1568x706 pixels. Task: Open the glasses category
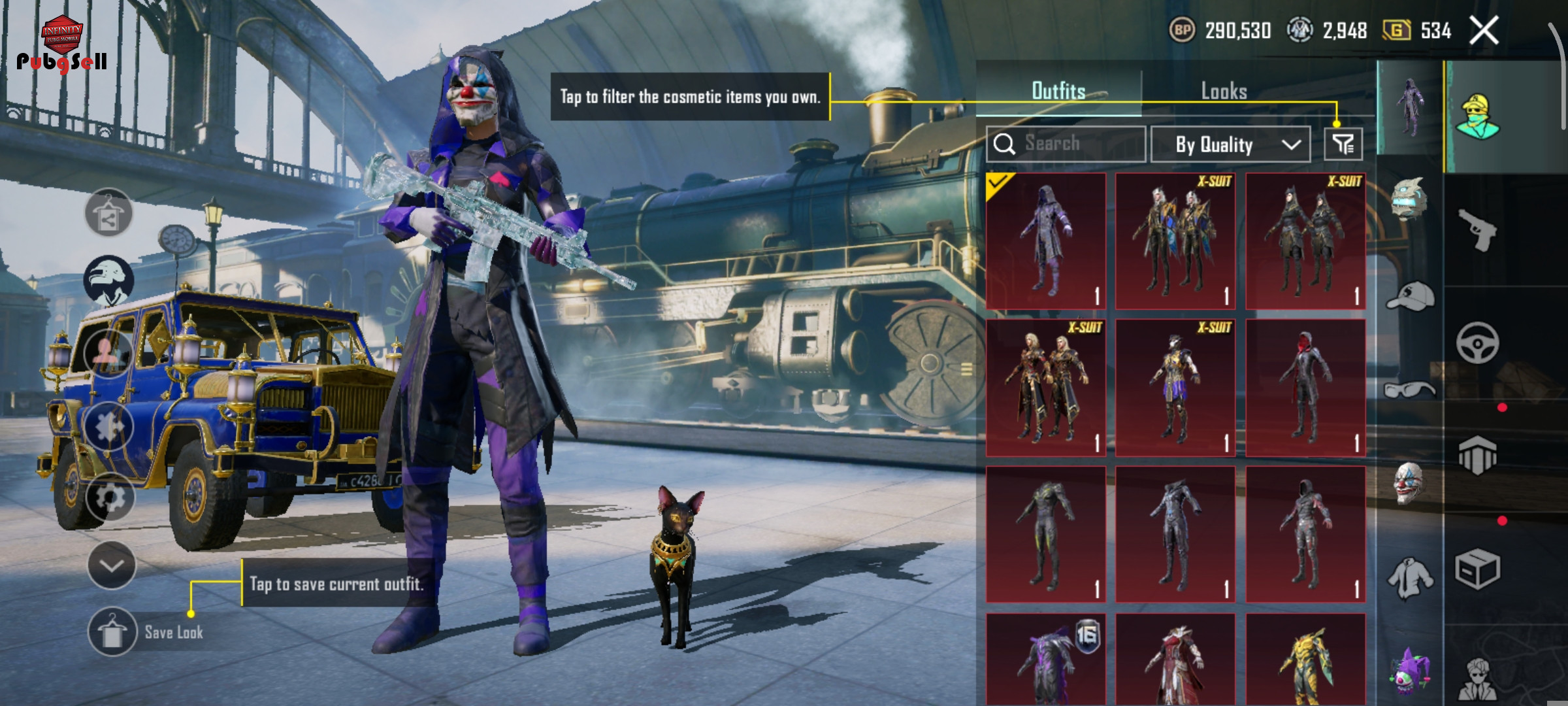click(x=1409, y=390)
